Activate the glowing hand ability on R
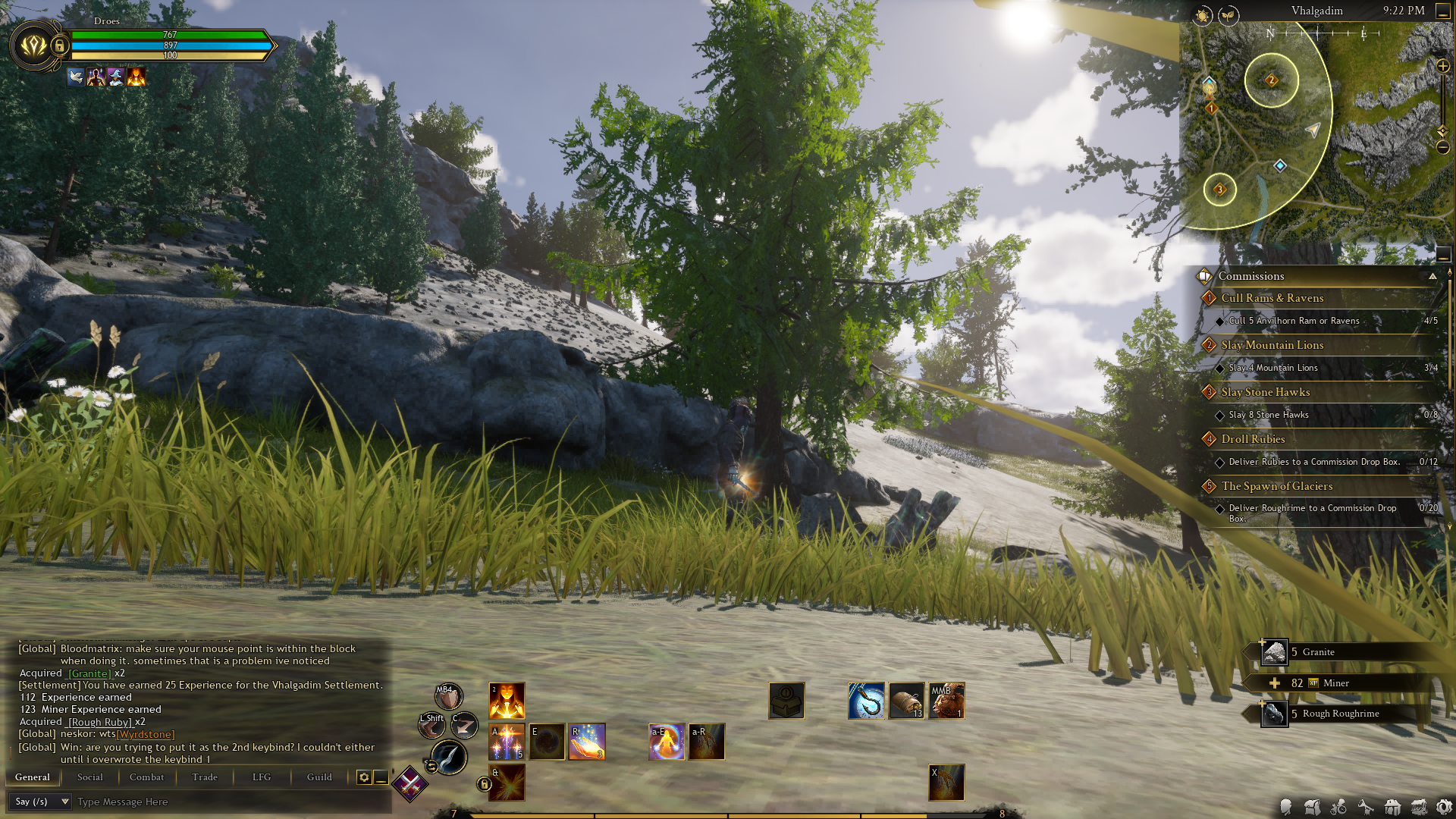 click(x=587, y=742)
